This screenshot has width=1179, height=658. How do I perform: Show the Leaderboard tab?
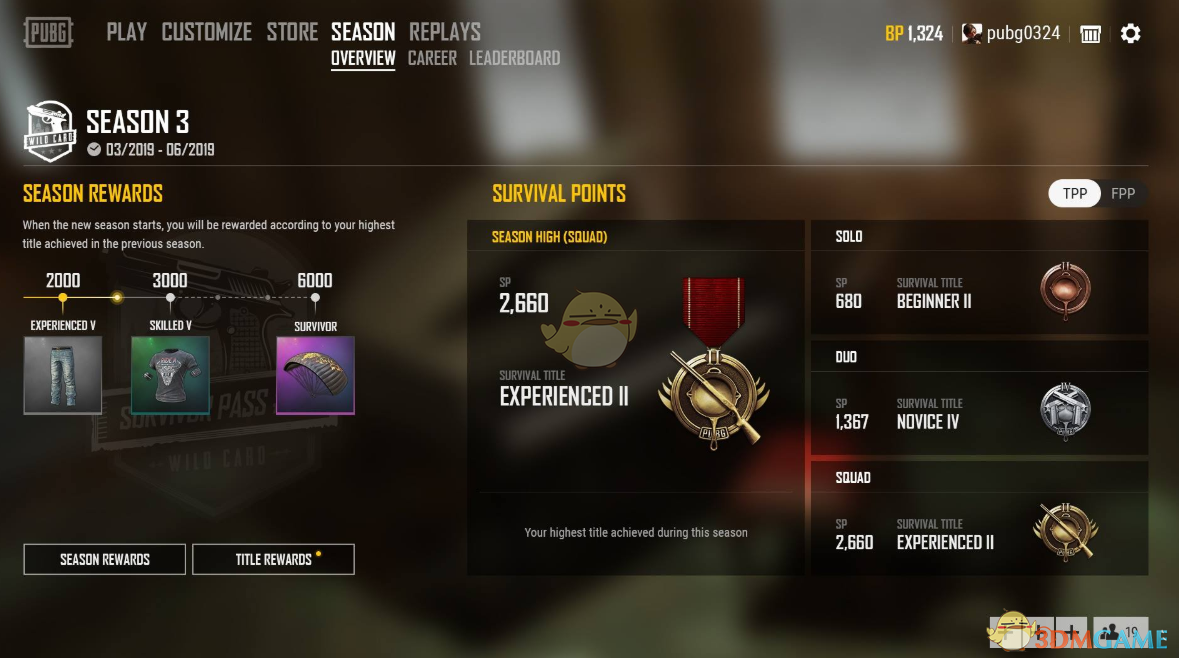pyautogui.click(x=514, y=58)
